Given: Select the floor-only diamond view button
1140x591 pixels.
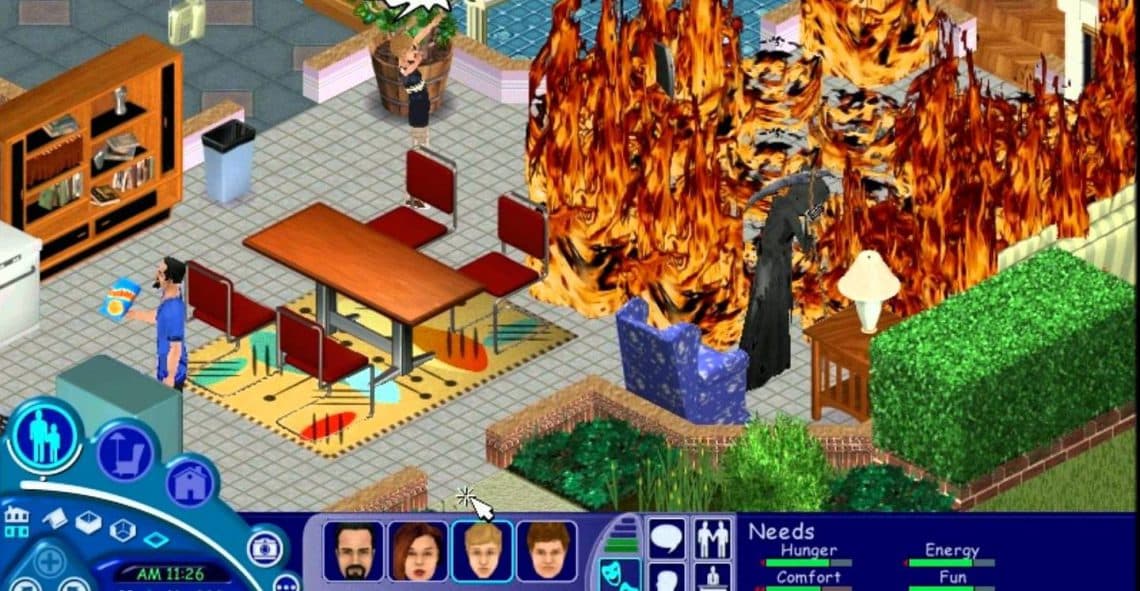Looking at the screenshot, I should click(x=155, y=540).
